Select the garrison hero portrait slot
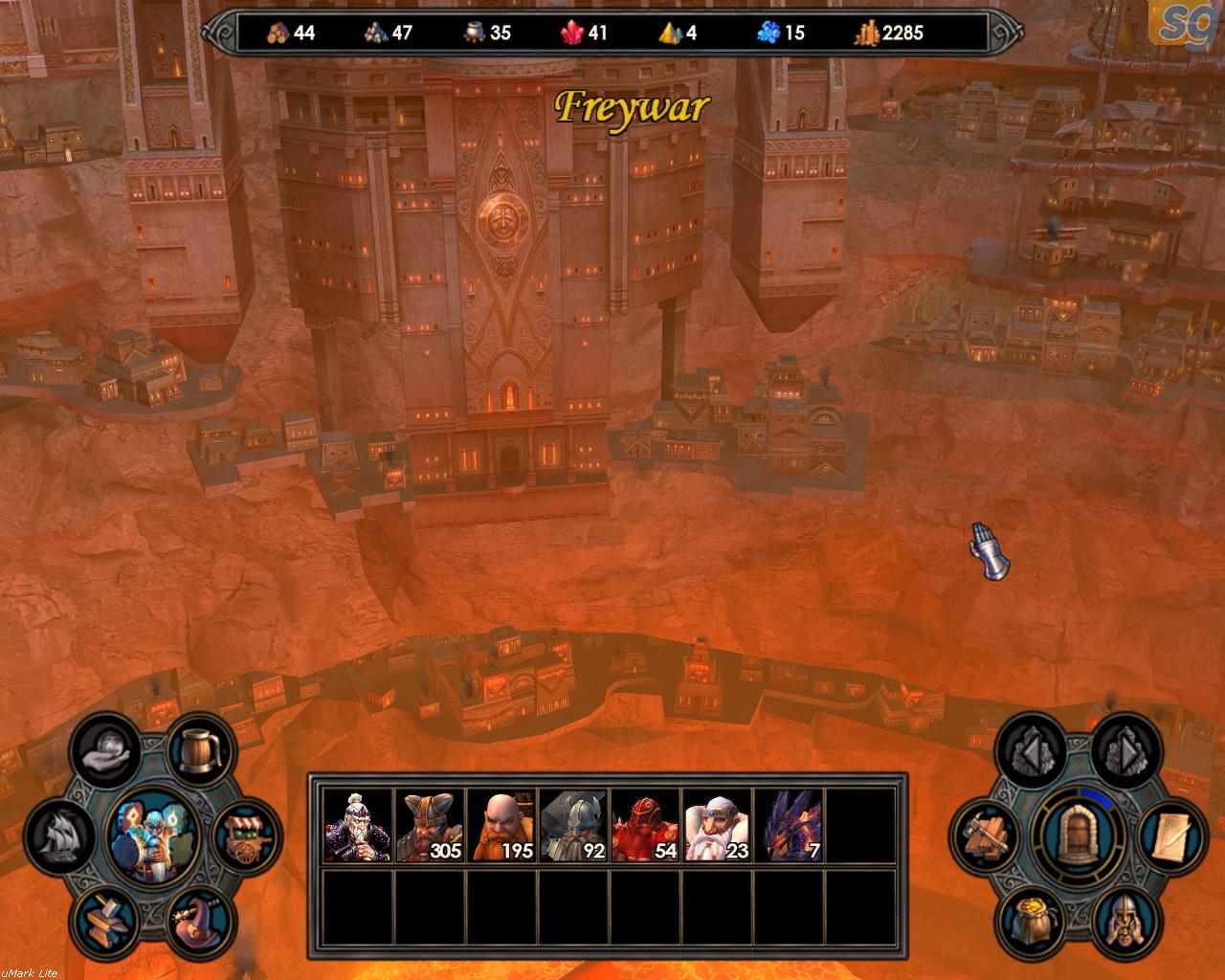This screenshot has height=980, width=1225. click(x=359, y=825)
